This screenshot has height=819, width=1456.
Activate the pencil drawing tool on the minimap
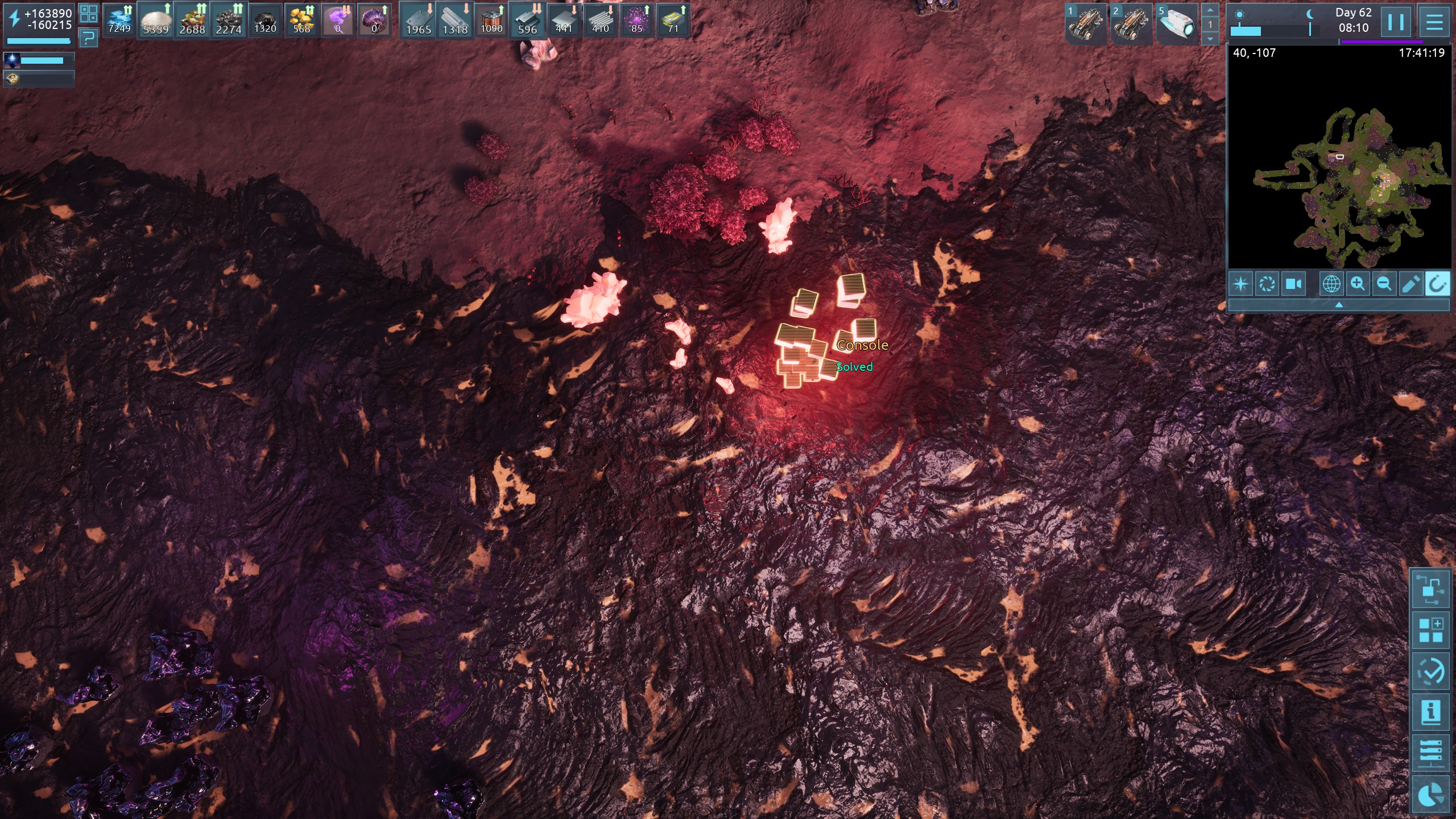point(1410,283)
